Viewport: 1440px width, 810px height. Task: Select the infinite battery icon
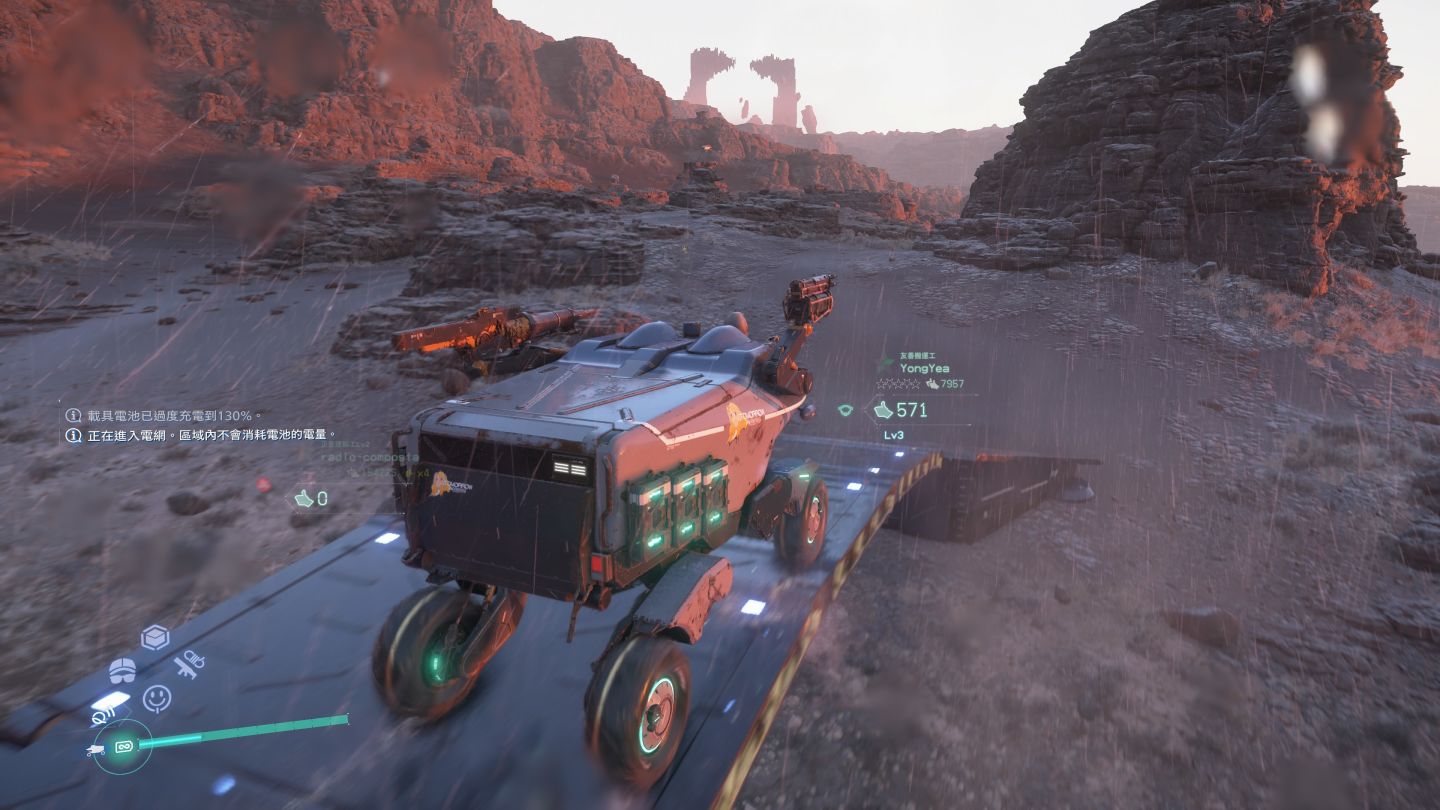coord(125,746)
